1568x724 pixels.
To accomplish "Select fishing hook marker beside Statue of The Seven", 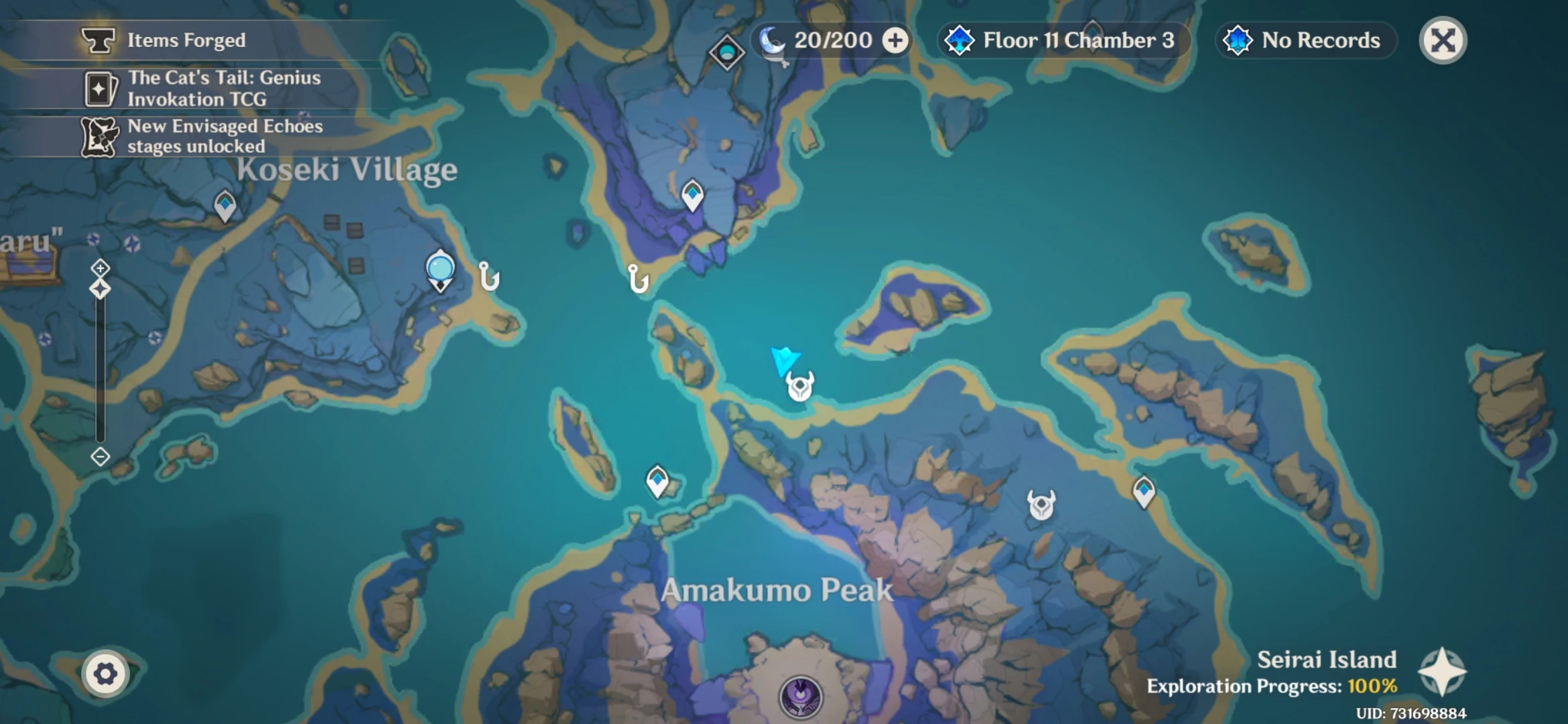I will click(x=489, y=276).
